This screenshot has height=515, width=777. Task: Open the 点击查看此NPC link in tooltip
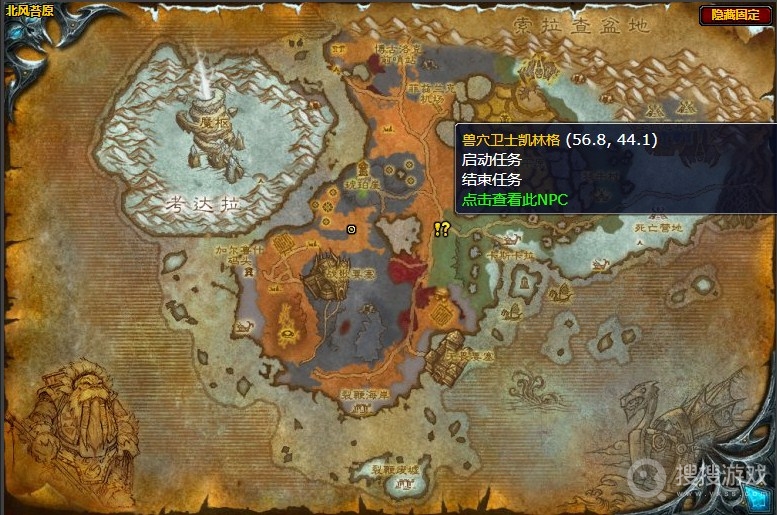(x=514, y=200)
